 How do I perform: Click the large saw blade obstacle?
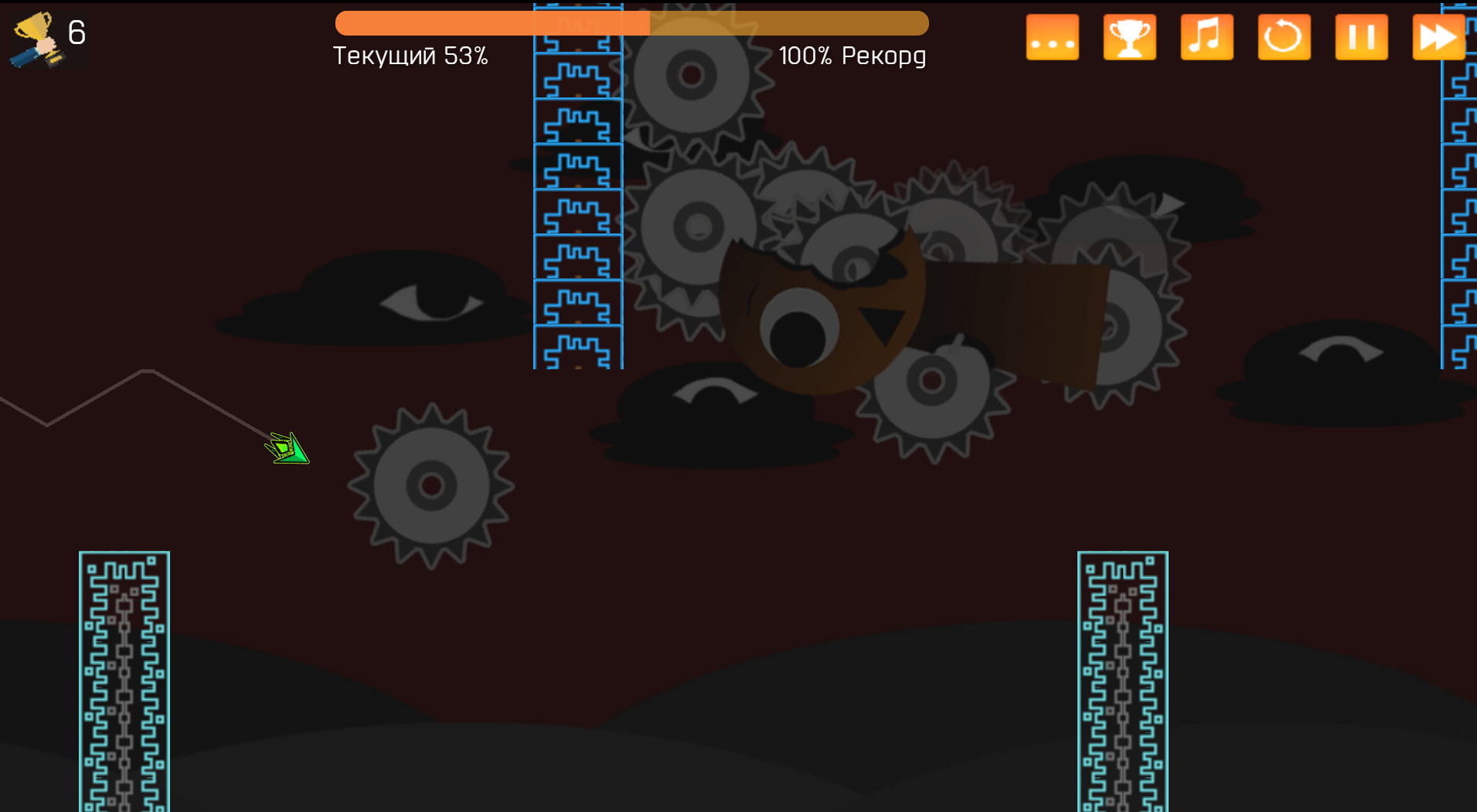(431, 484)
